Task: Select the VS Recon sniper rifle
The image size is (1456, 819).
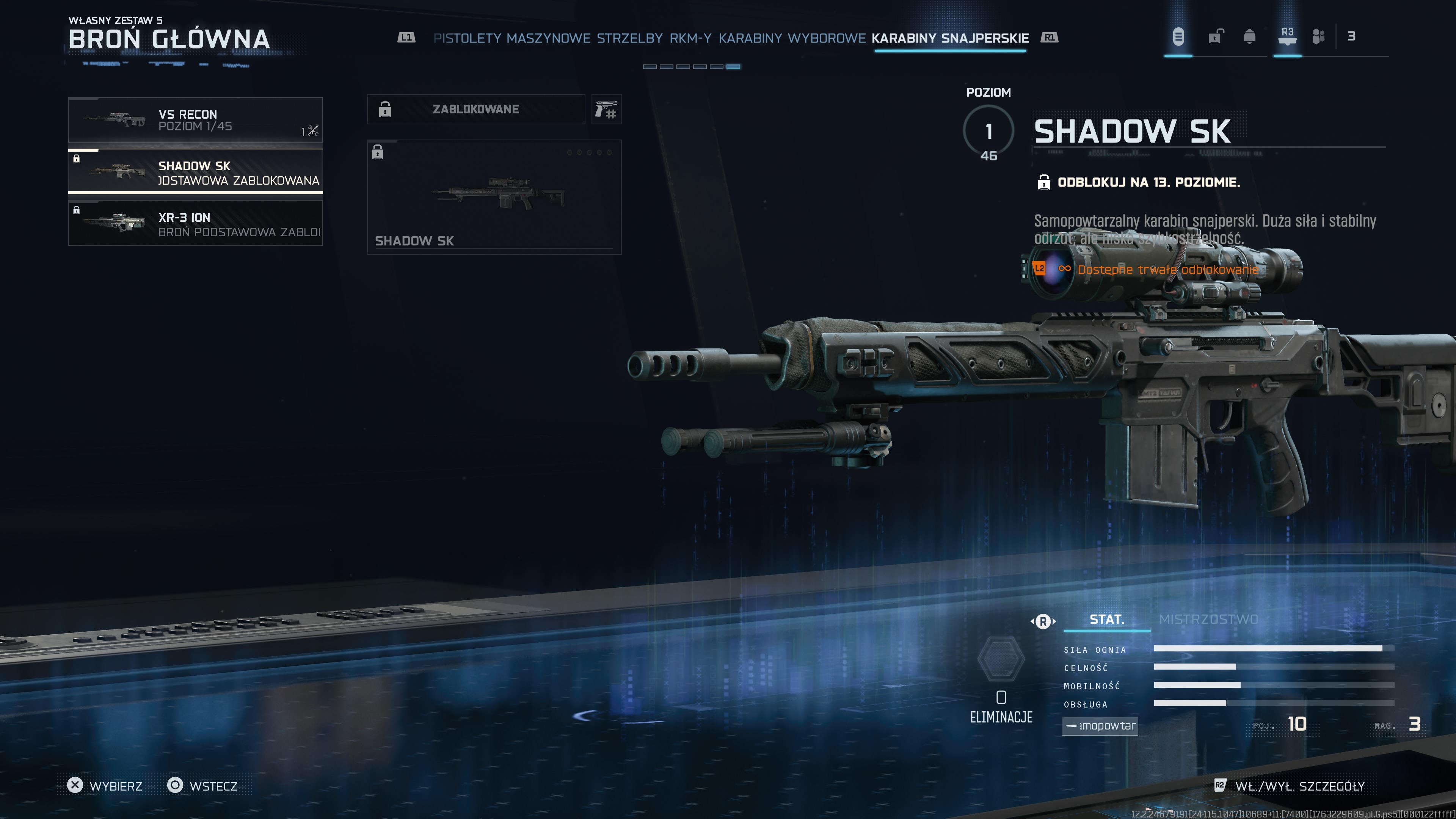Action: click(x=195, y=120)
